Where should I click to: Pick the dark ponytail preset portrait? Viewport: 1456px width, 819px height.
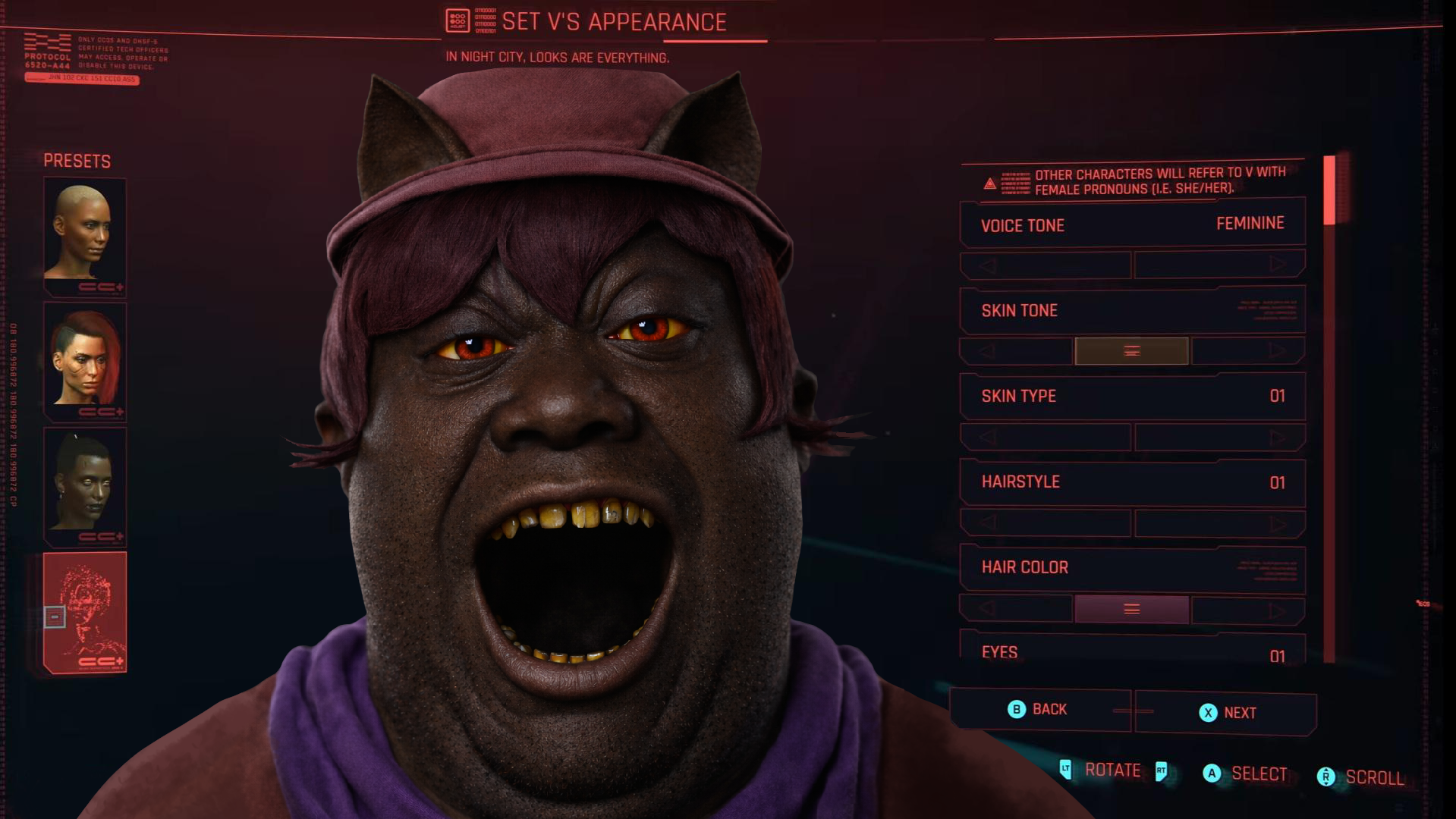(84, 485)
